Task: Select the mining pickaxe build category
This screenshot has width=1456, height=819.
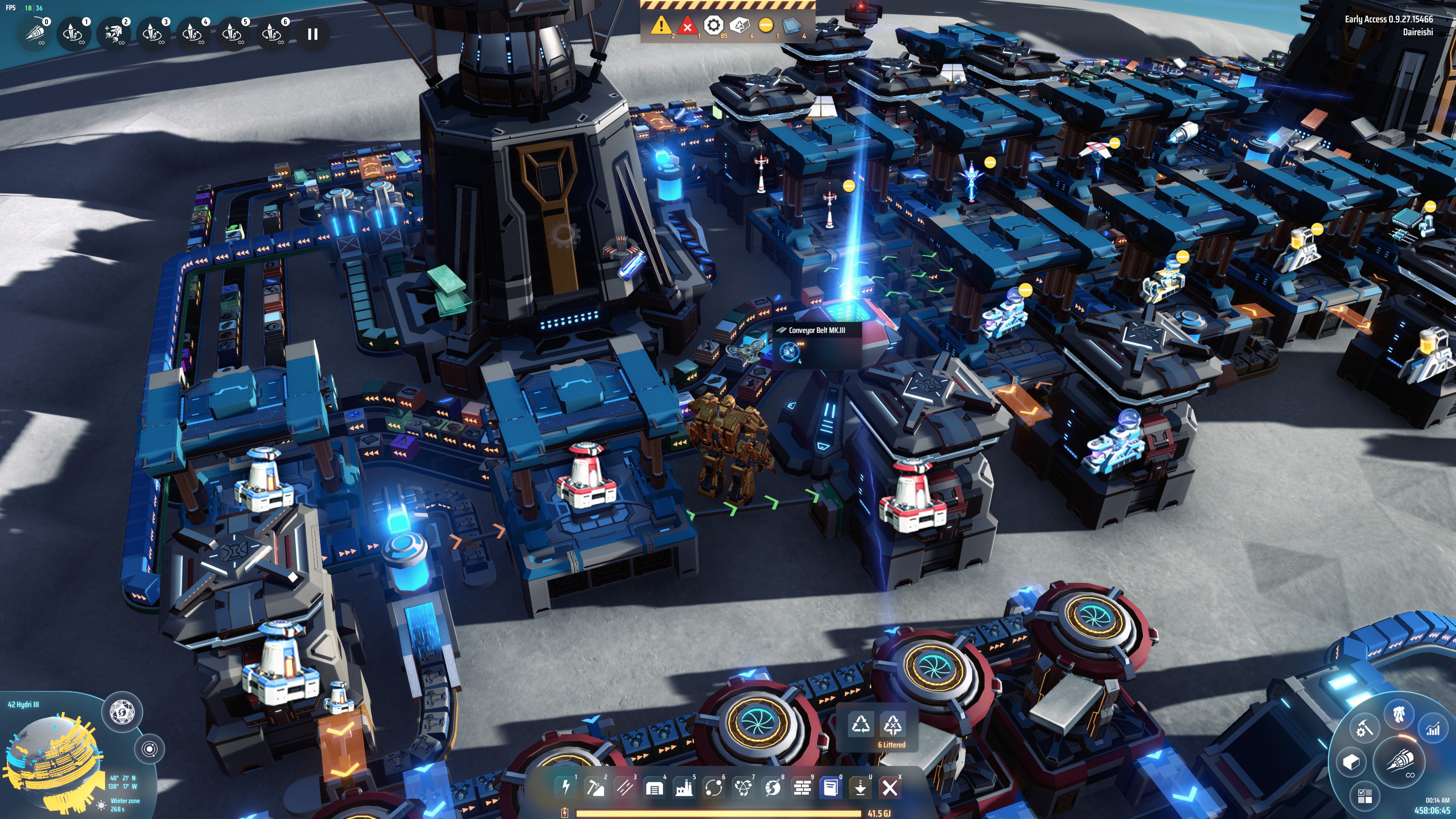Action: (x=595, y=787)
